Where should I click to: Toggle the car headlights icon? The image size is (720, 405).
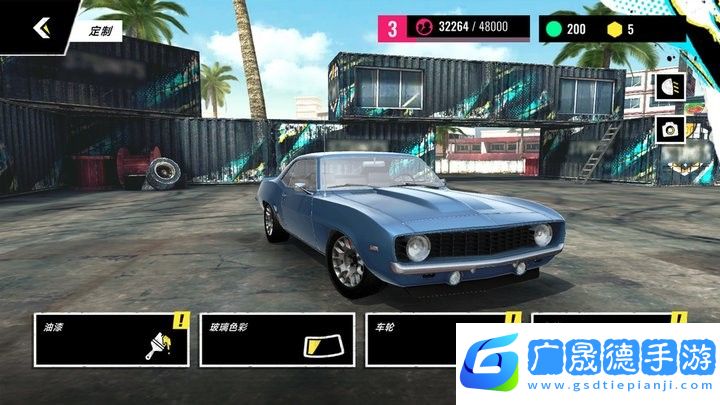pyautogui.click(x=668, y=88)
